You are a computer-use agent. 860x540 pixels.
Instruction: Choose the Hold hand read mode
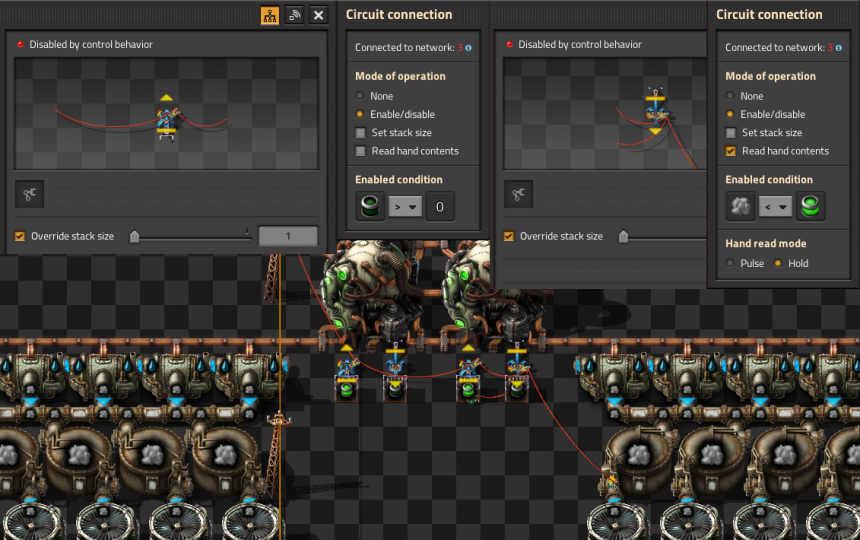pyautogui.click(x=779, y=264)
